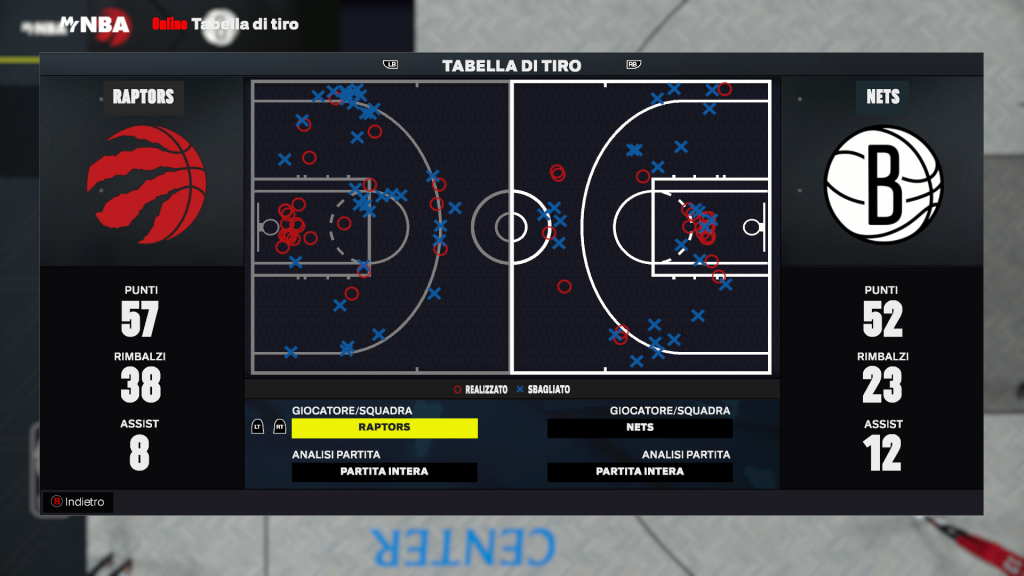Image resolution: width=1024 pixels, height=576 pixels.
Task: Open the Partita Intera selector beneath the NETS field
Action: pyautogui.click(x=640, y=472)
